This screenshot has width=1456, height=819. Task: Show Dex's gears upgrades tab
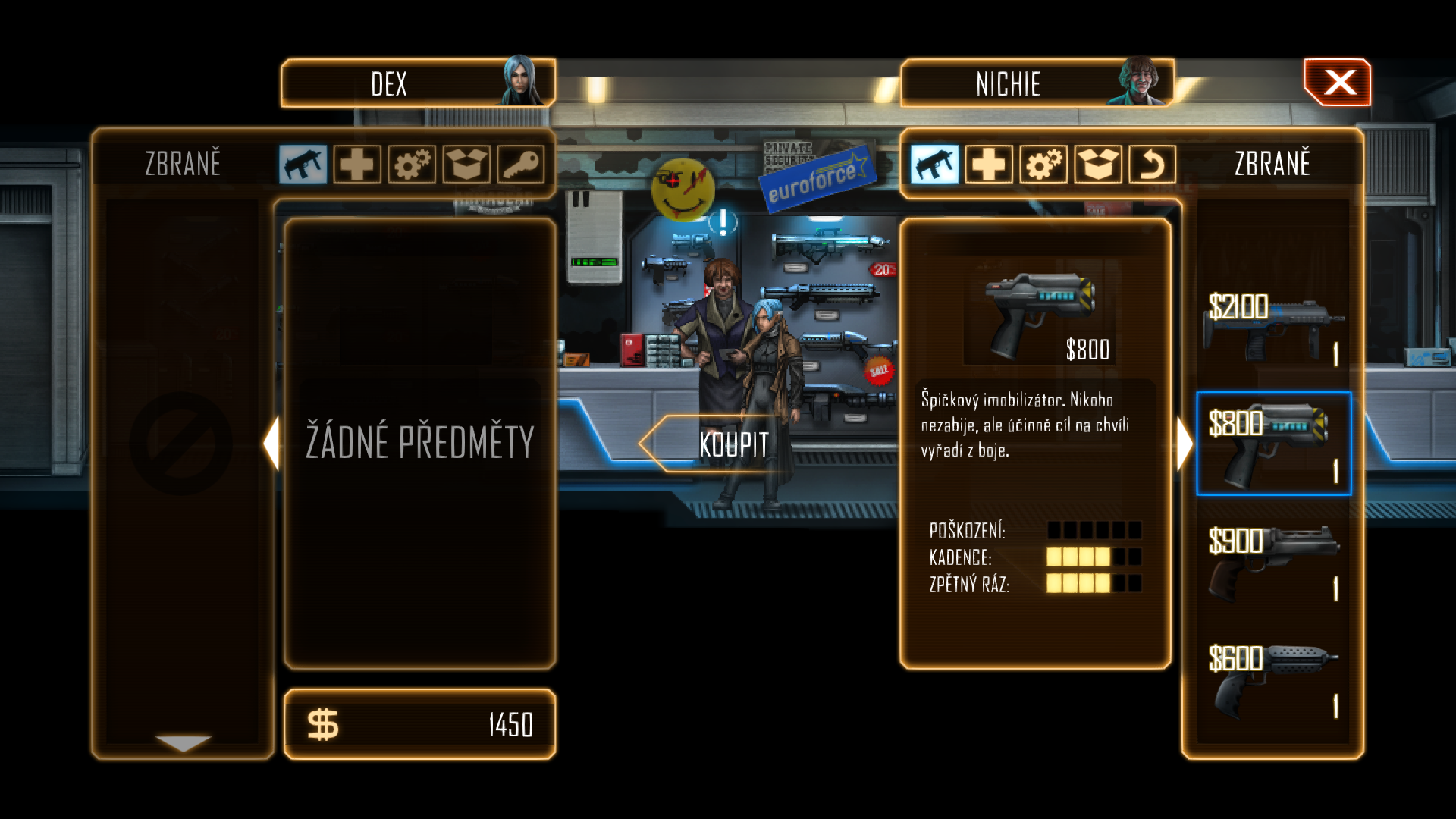pos(412,164)
